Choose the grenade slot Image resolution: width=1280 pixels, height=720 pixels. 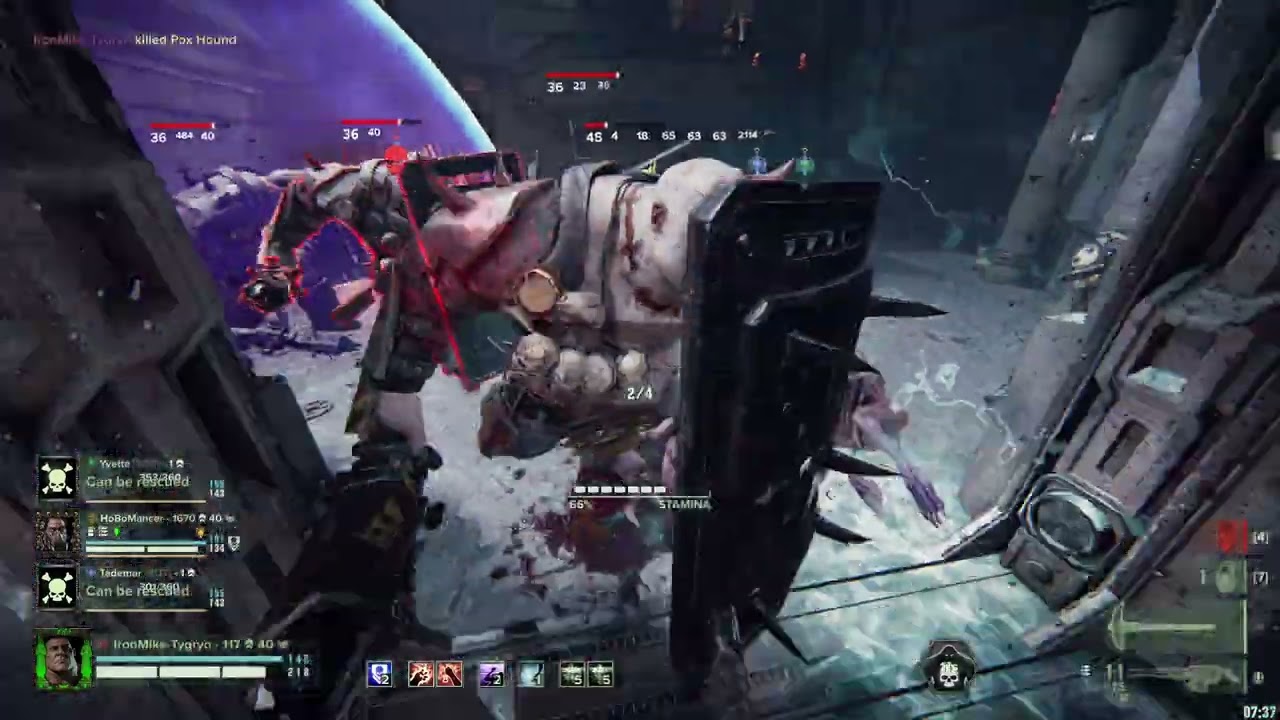click(1230, 578)
